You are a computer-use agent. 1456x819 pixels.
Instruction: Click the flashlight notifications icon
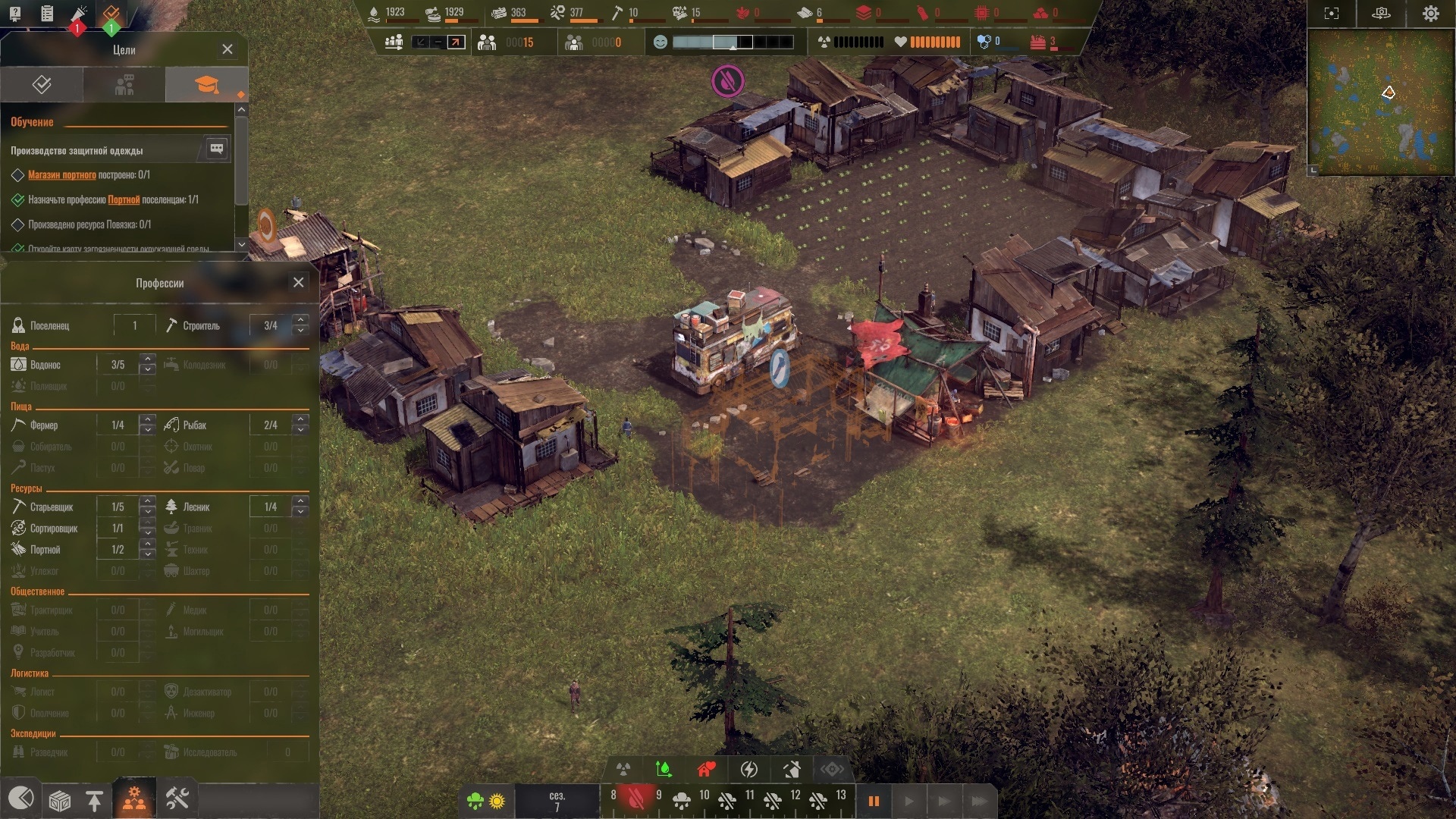point(79,14)
